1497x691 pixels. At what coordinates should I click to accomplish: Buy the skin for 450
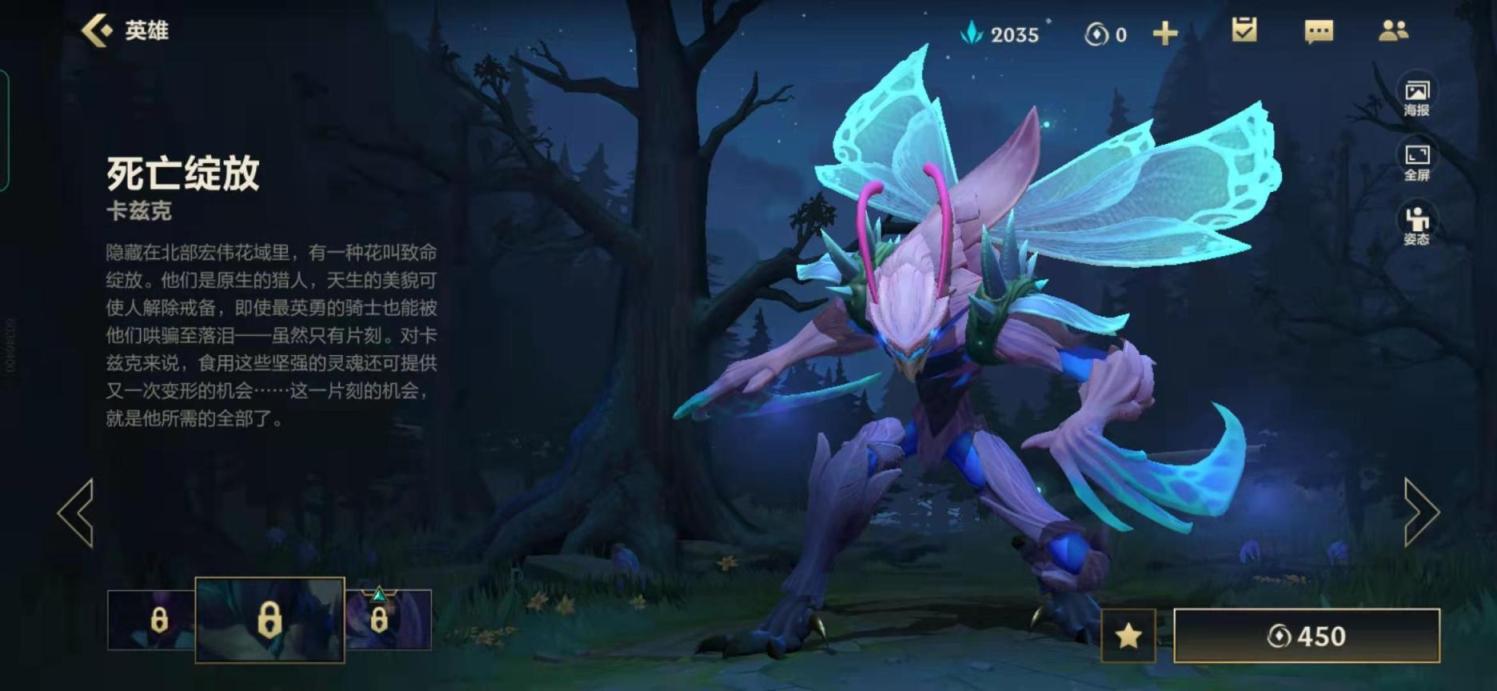(1306, 636)
